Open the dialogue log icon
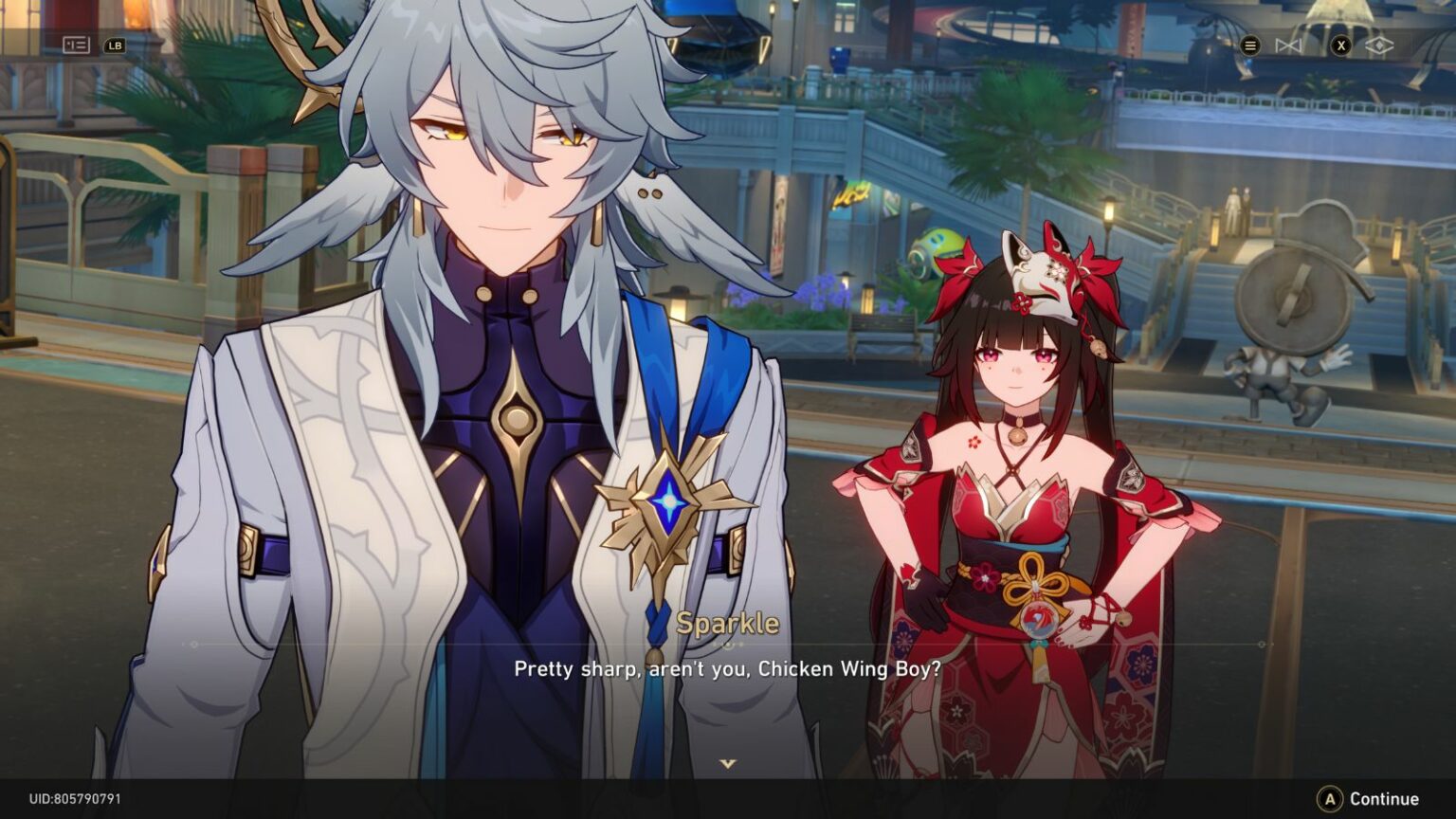 pyautogui.click(x=76, y=45)
